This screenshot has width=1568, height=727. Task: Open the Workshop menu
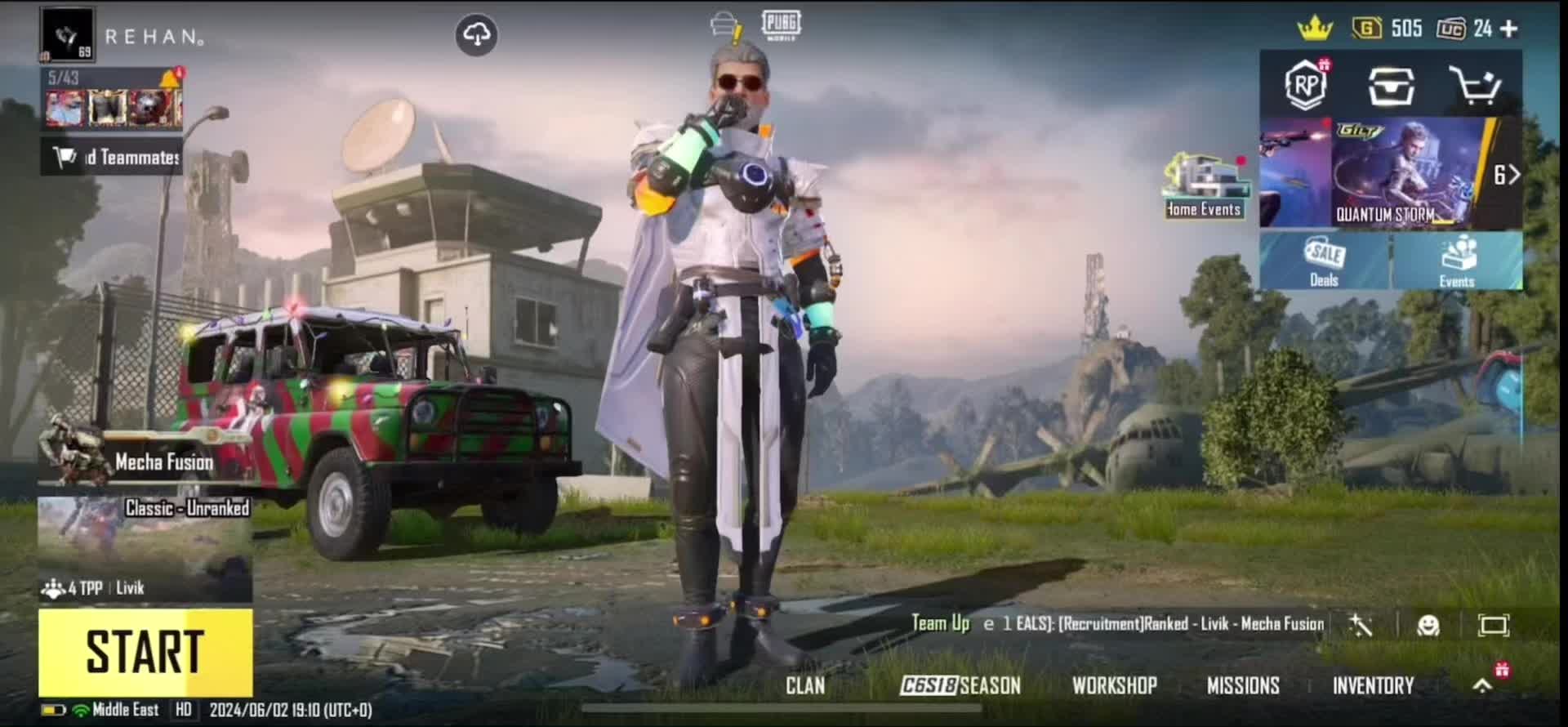tap(1115, 685)
